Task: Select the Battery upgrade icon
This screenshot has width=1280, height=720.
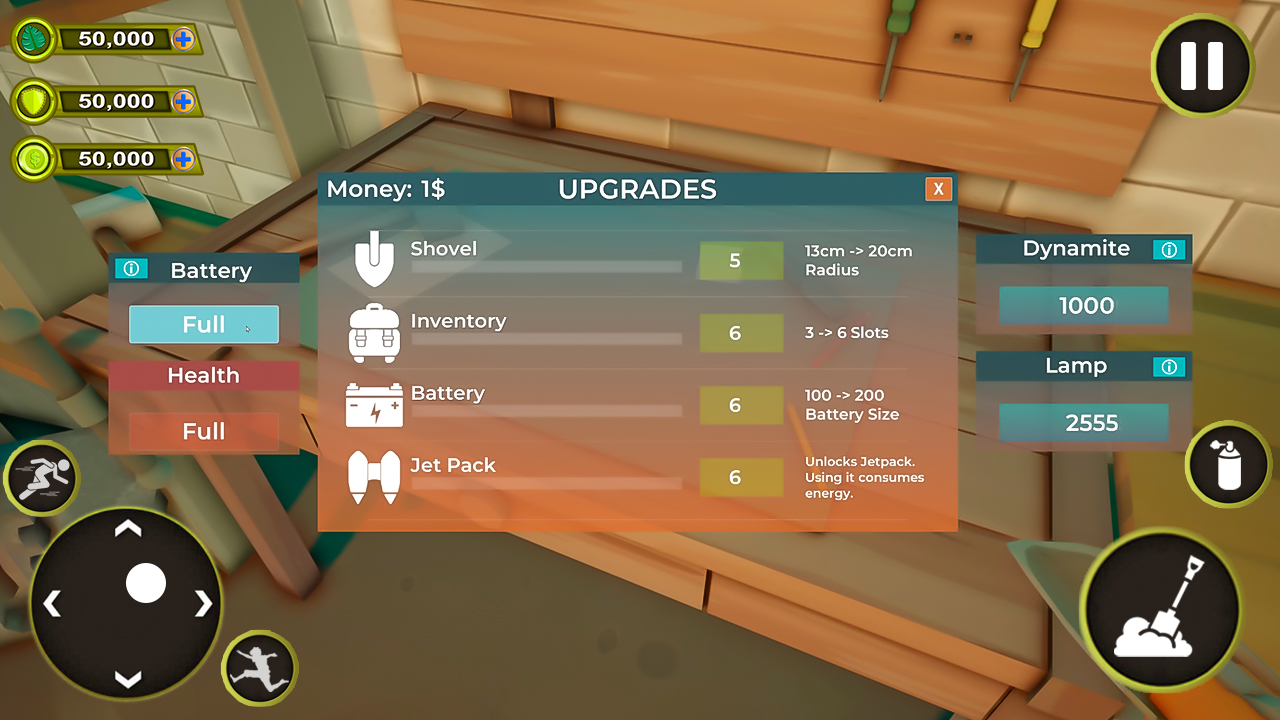Action: pyautogui.click(x=374, y=405)
